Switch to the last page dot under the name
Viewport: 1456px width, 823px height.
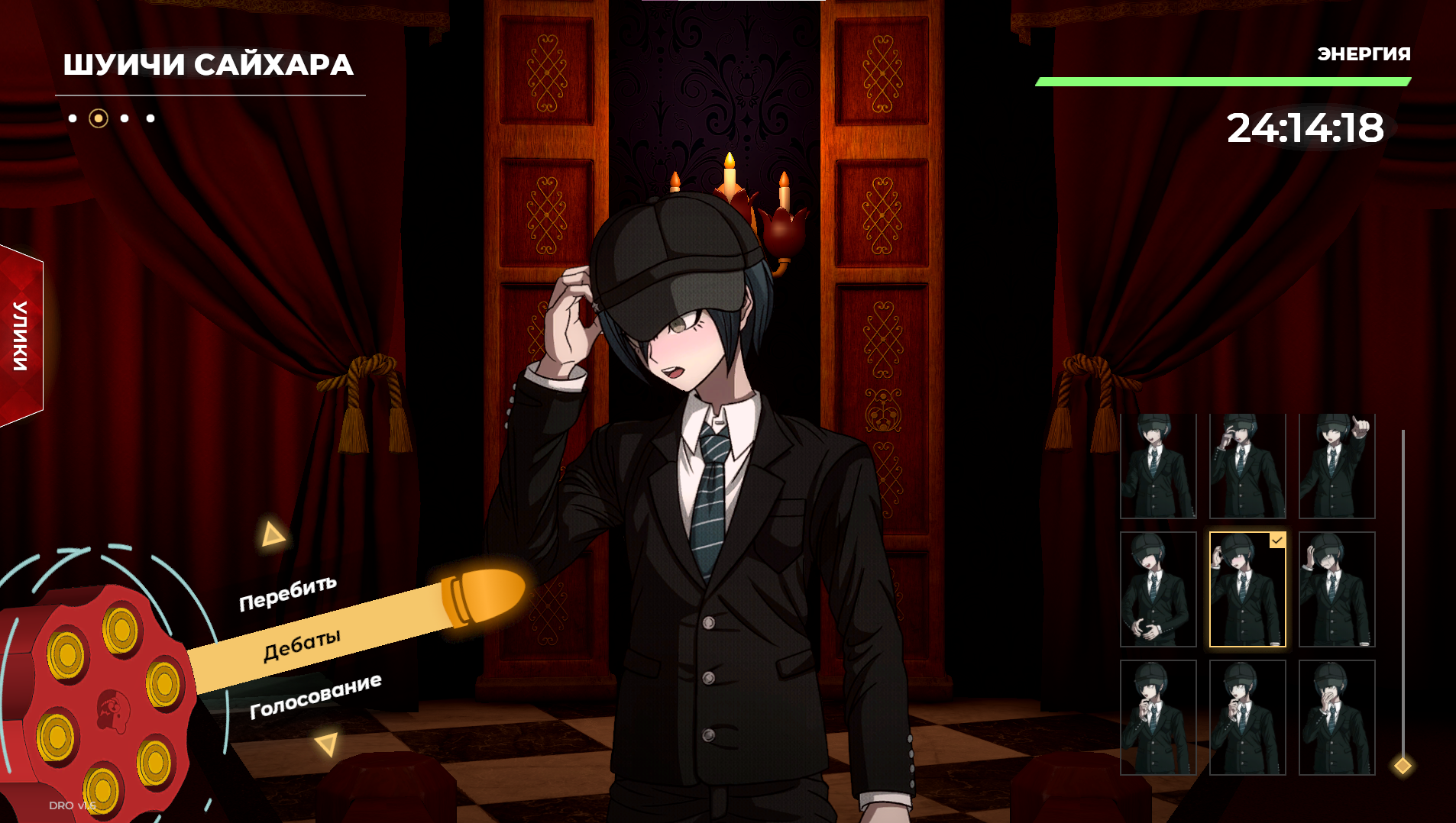pyautogui.click(x=150, y=118)
